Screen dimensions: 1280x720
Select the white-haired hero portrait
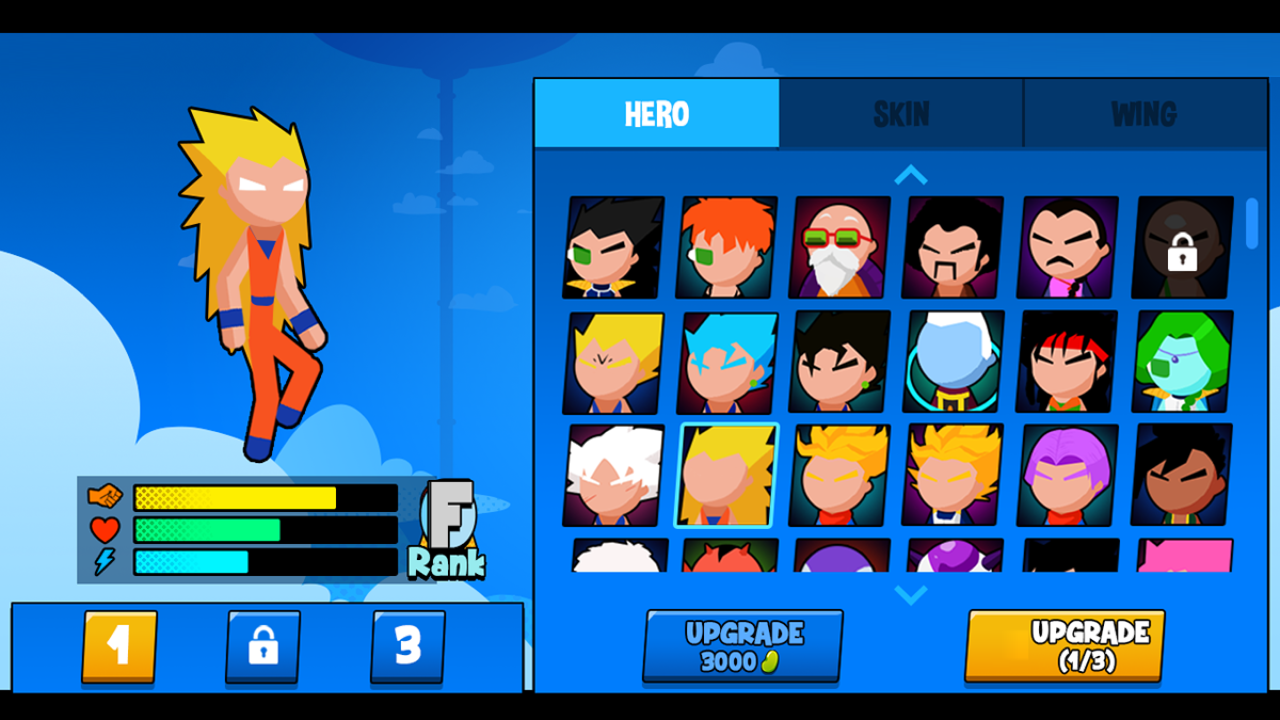612,477
